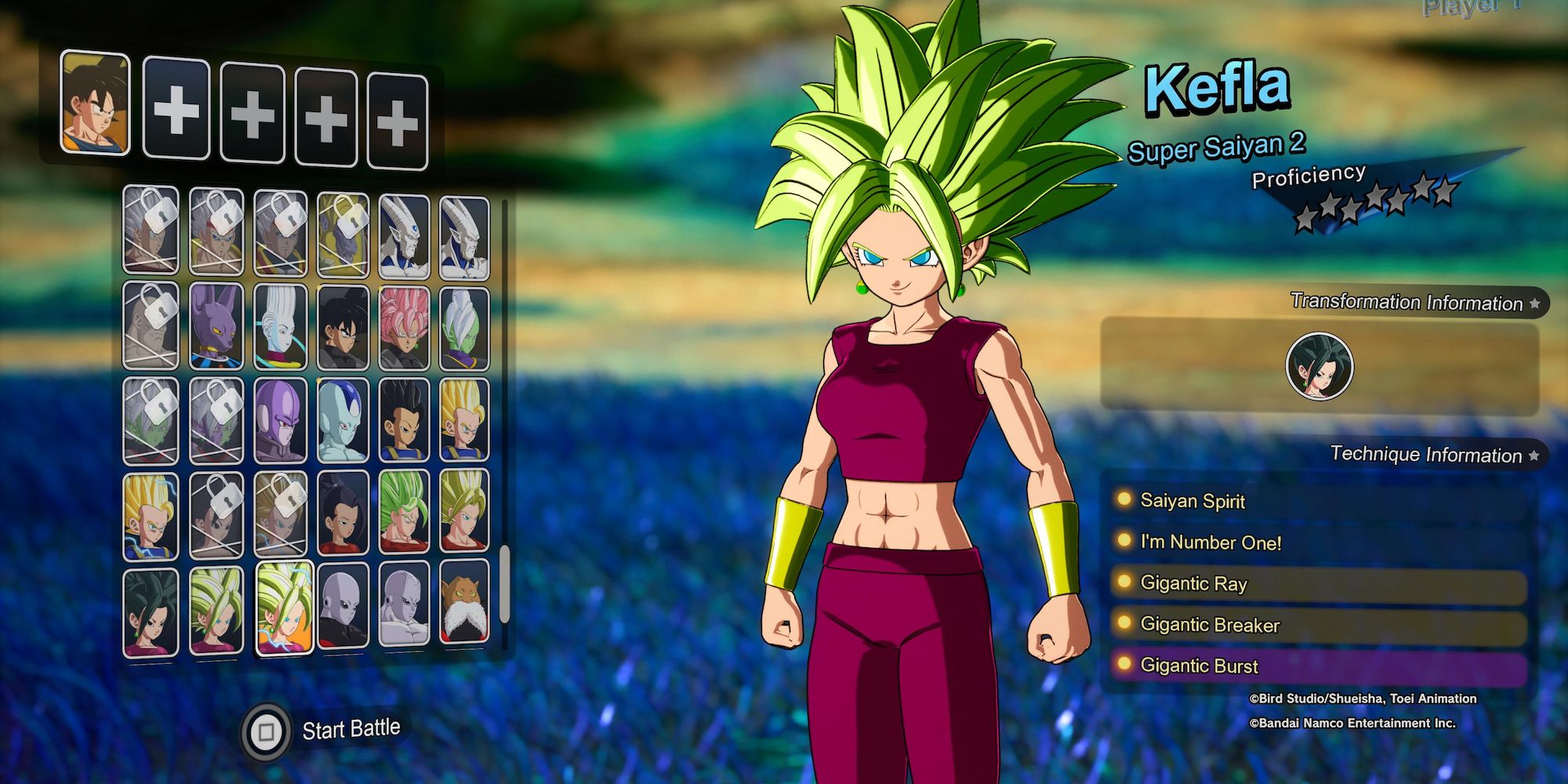Select Hit from the roster
Viewport: 1568px width, 784px height.
(280, 420)
